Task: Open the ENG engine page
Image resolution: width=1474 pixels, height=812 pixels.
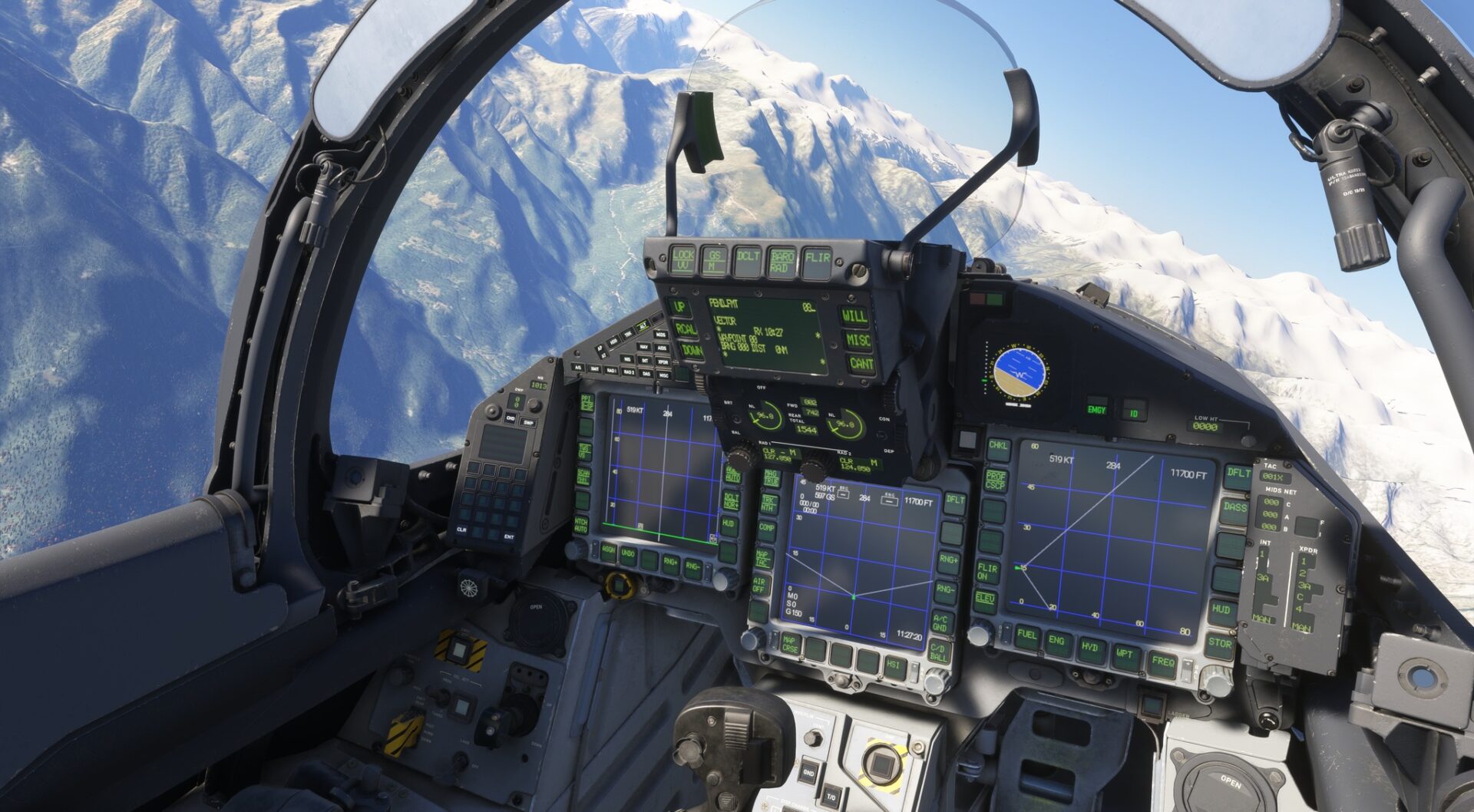Action: coord(1057,642)
